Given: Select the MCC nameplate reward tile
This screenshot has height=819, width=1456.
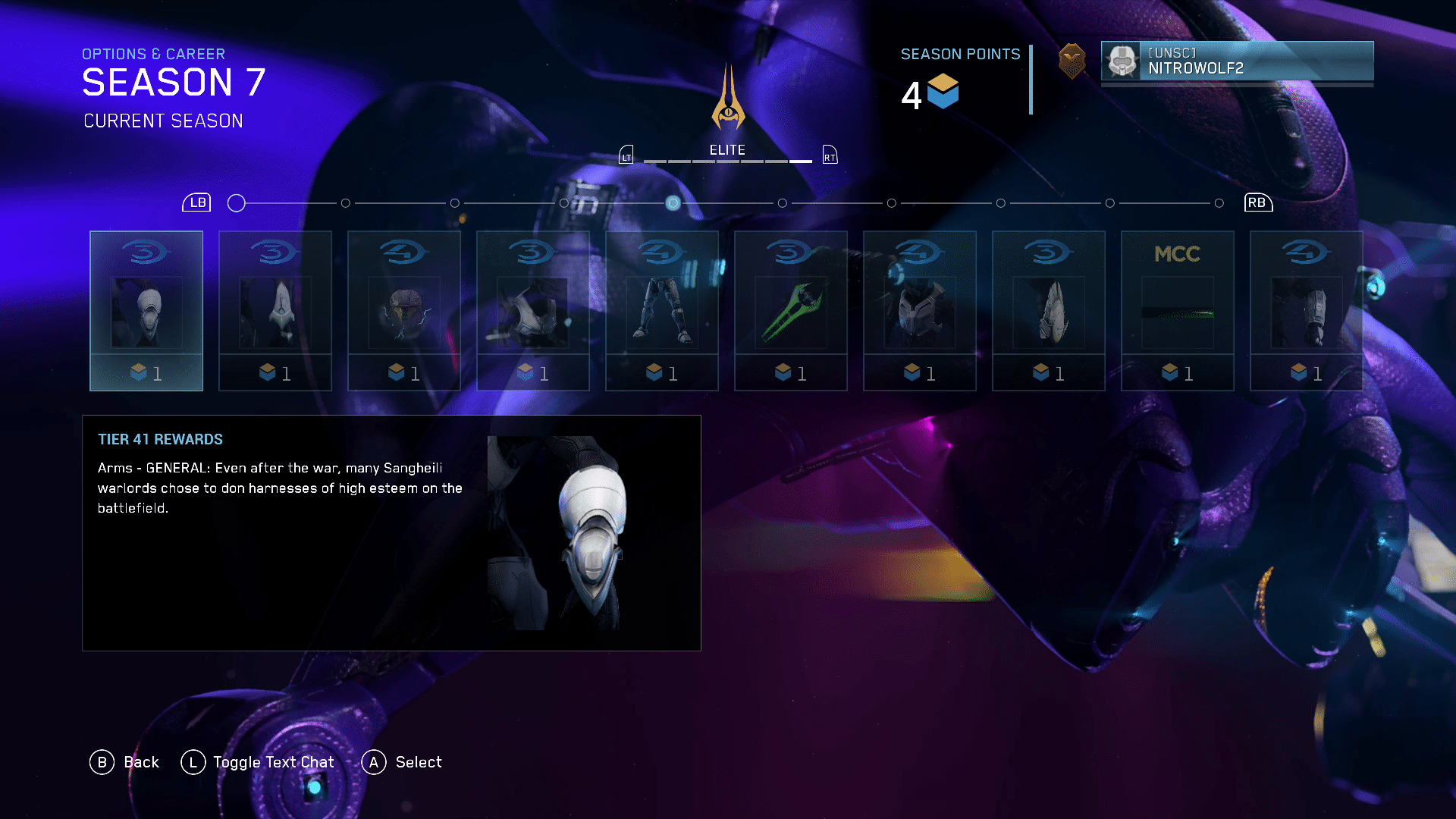Looking at the screenshot, I should tap(1178, 311).
